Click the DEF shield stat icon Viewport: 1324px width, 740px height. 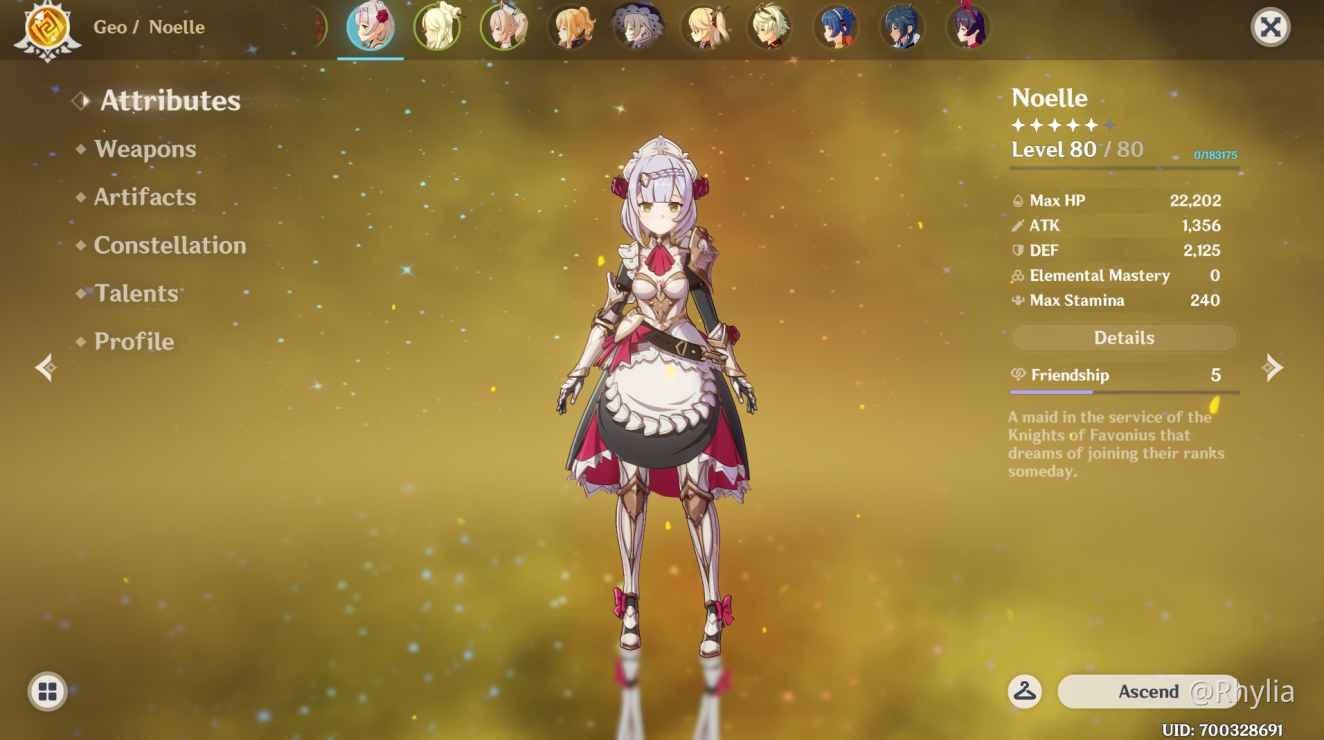pyautogui.click(x=1016, y=250)
